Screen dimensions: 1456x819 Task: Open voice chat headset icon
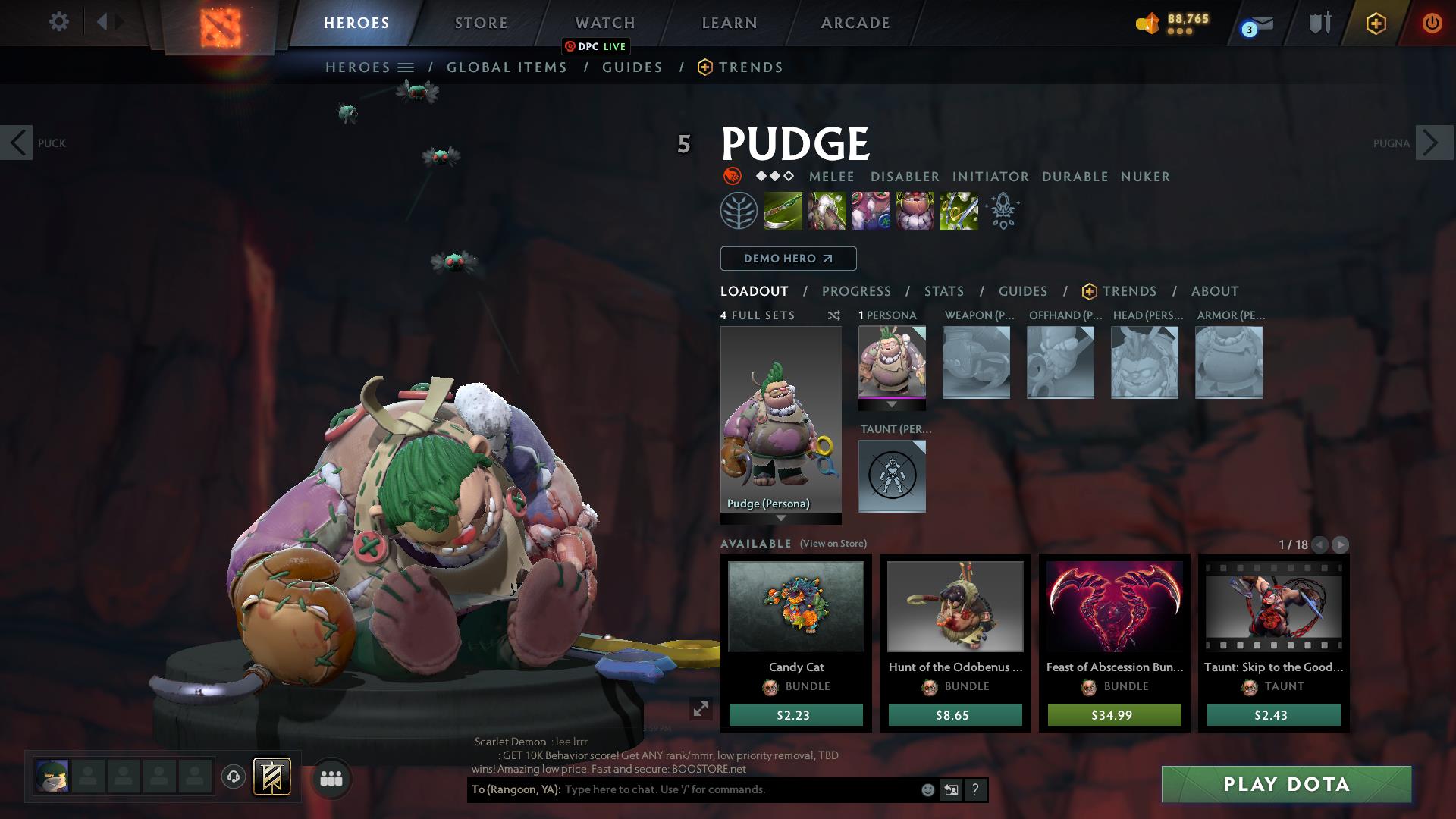(x=233, y=777)
